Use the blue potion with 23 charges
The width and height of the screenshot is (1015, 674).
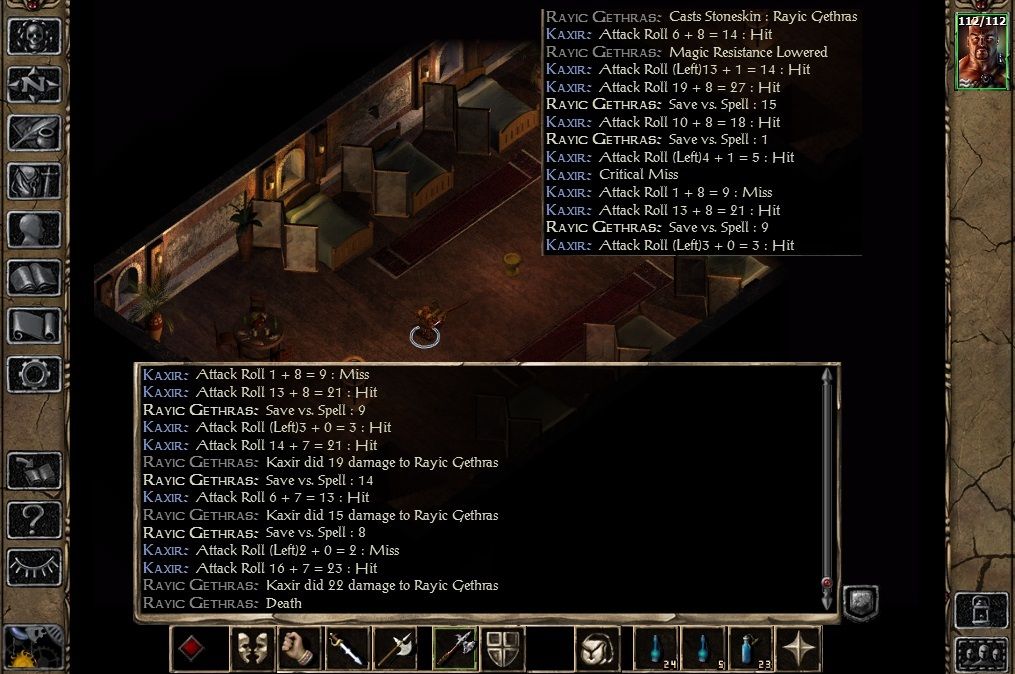[x=749, y=649]
